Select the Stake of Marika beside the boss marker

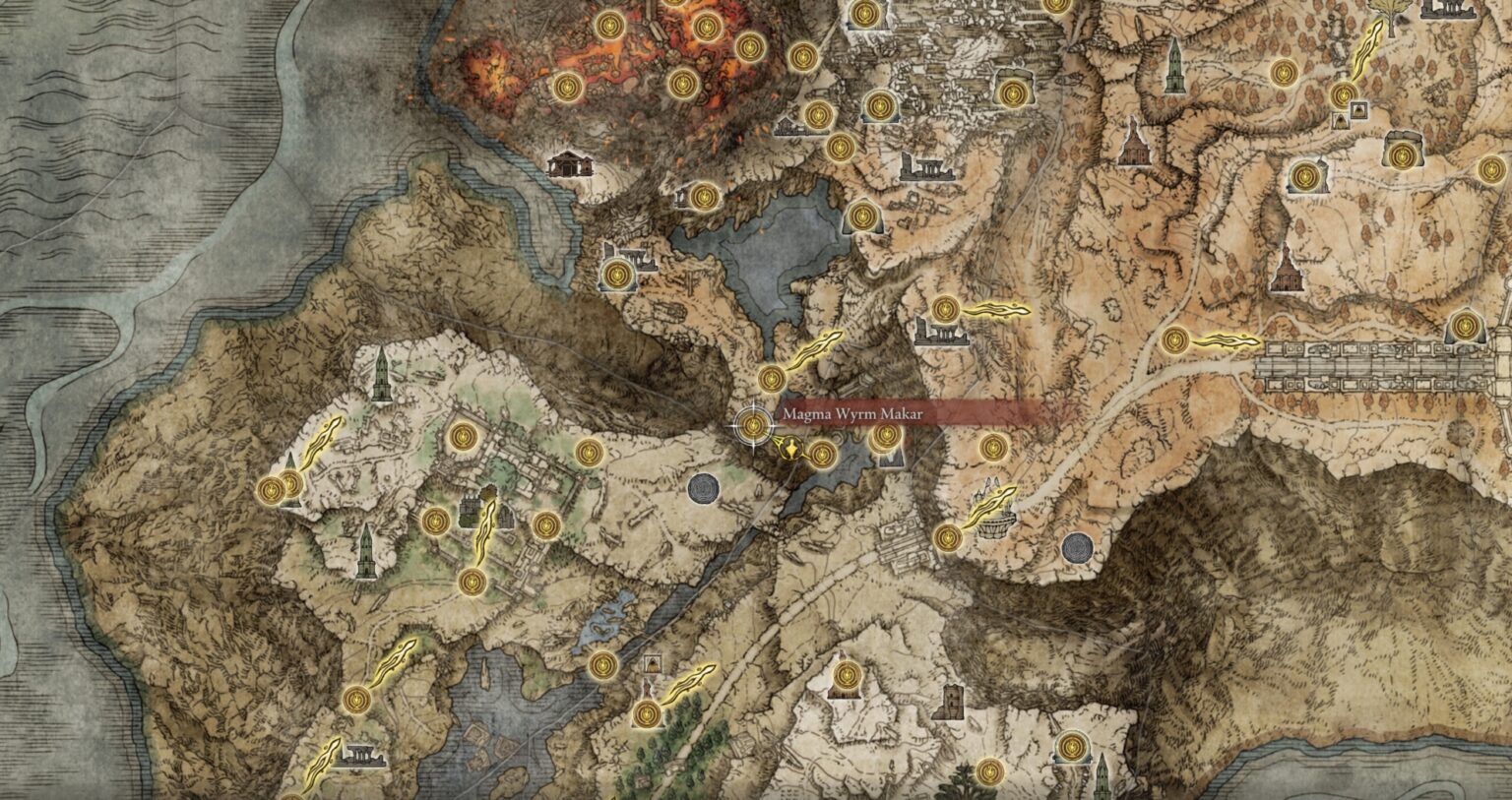click(x=790, y=449)
